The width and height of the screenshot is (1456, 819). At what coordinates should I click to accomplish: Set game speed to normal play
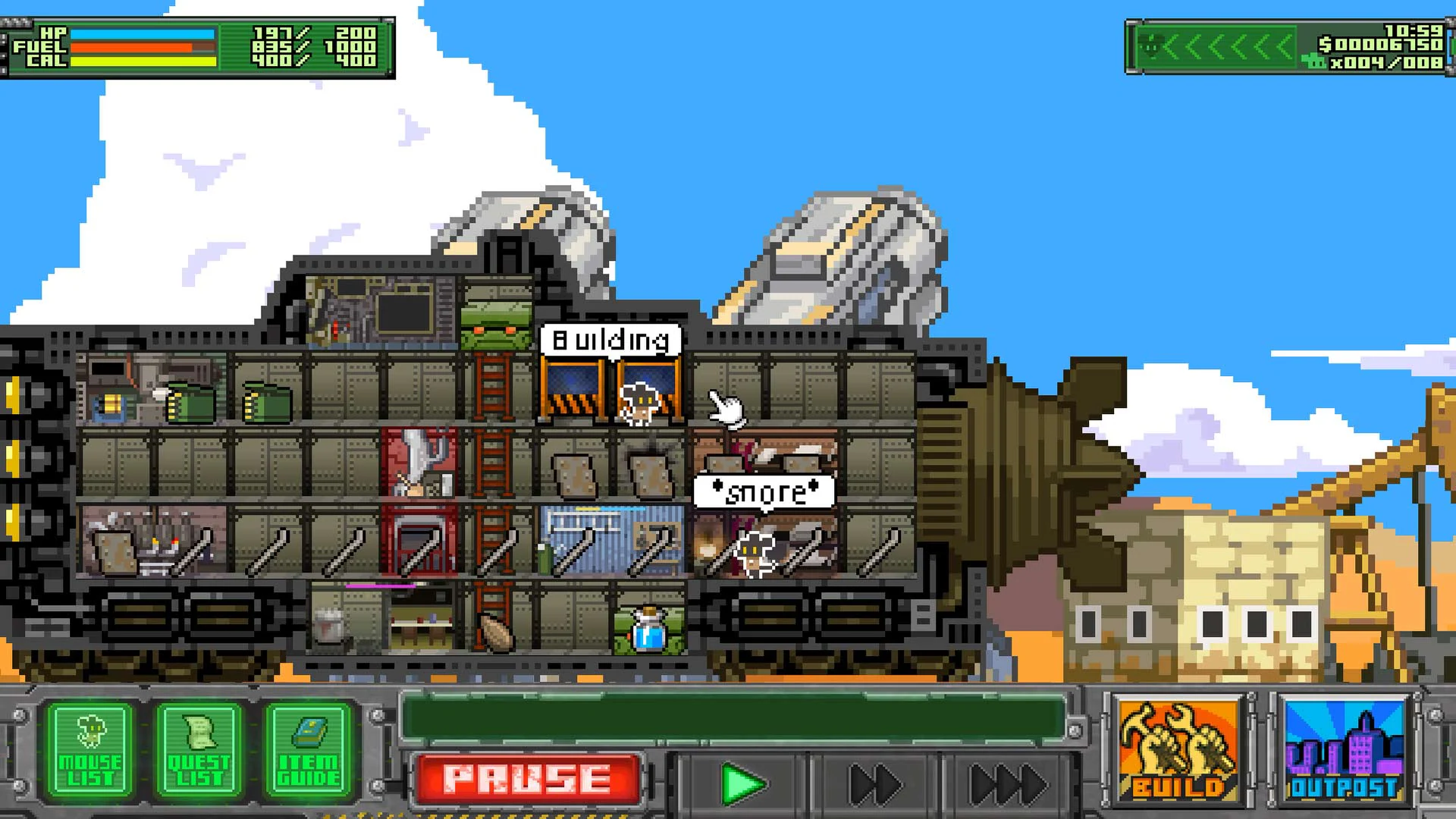point(742,784)
